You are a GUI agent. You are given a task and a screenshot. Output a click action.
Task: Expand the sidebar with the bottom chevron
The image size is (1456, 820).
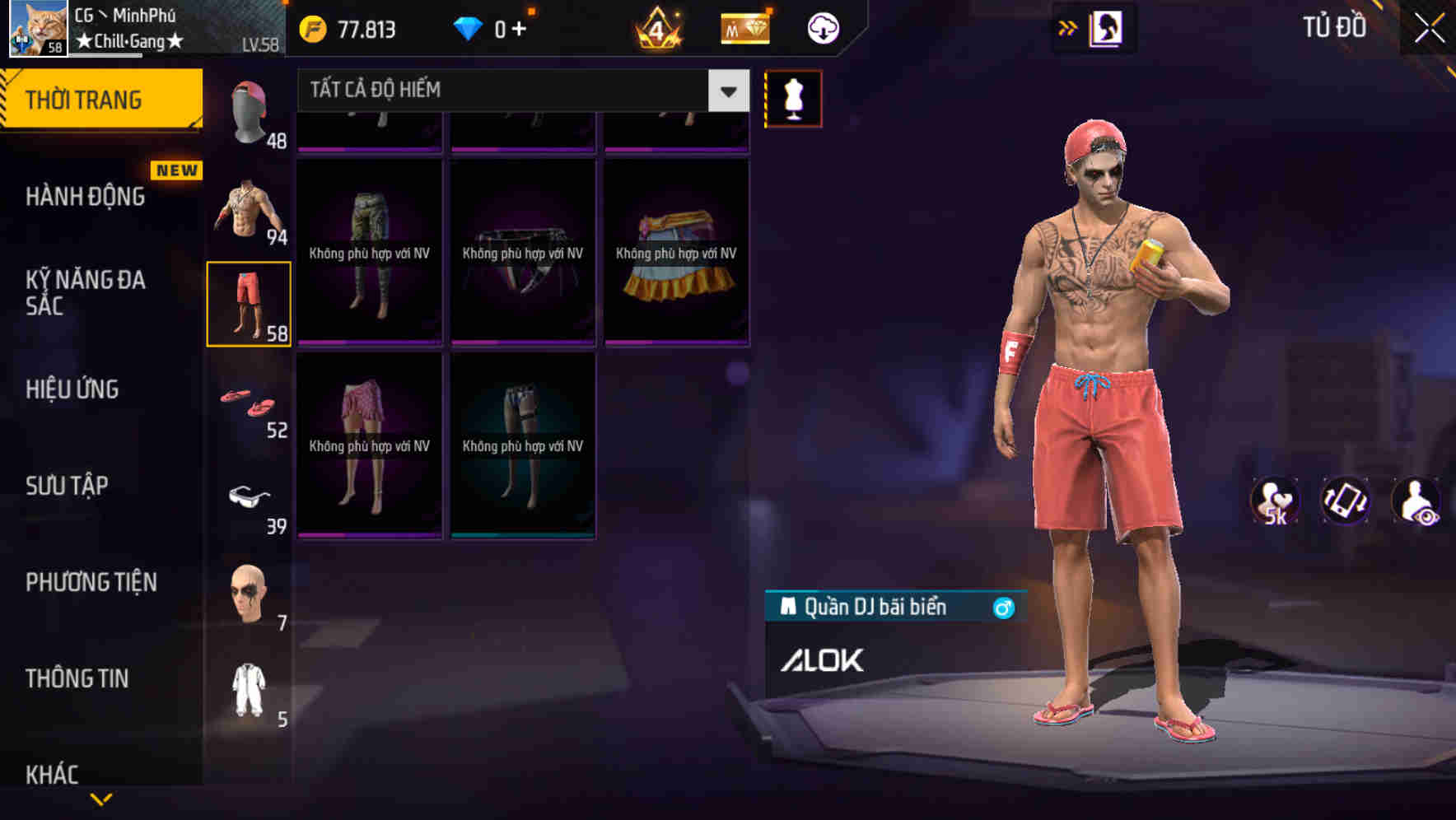pos(101,799)
